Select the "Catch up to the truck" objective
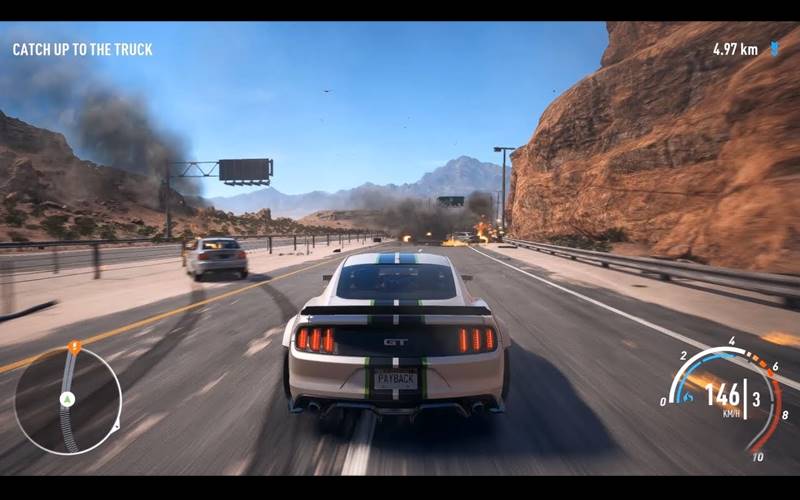 pos(82,49)
